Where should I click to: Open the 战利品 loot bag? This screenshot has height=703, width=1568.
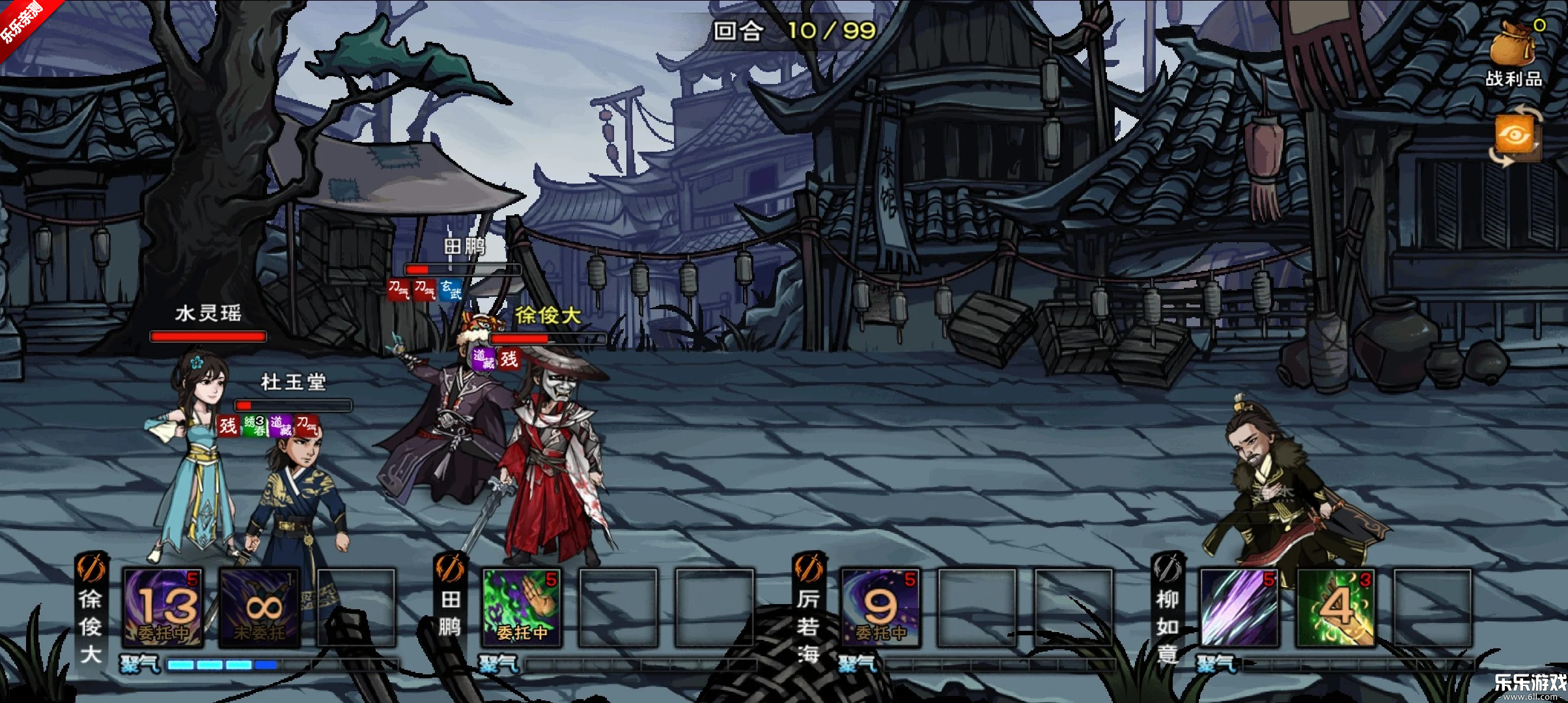click(x=1514, y=53)
